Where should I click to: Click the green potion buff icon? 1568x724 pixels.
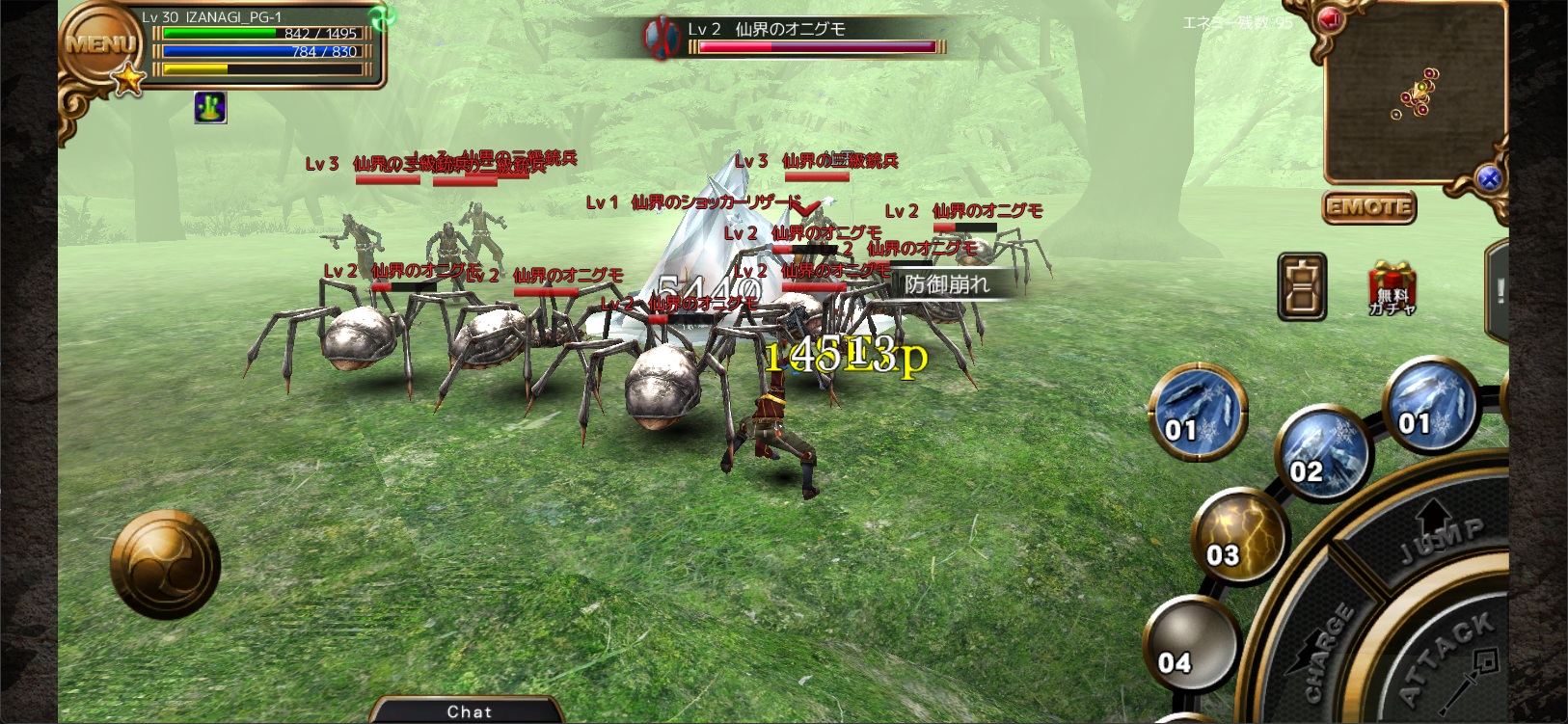click(x=210, y=107)
